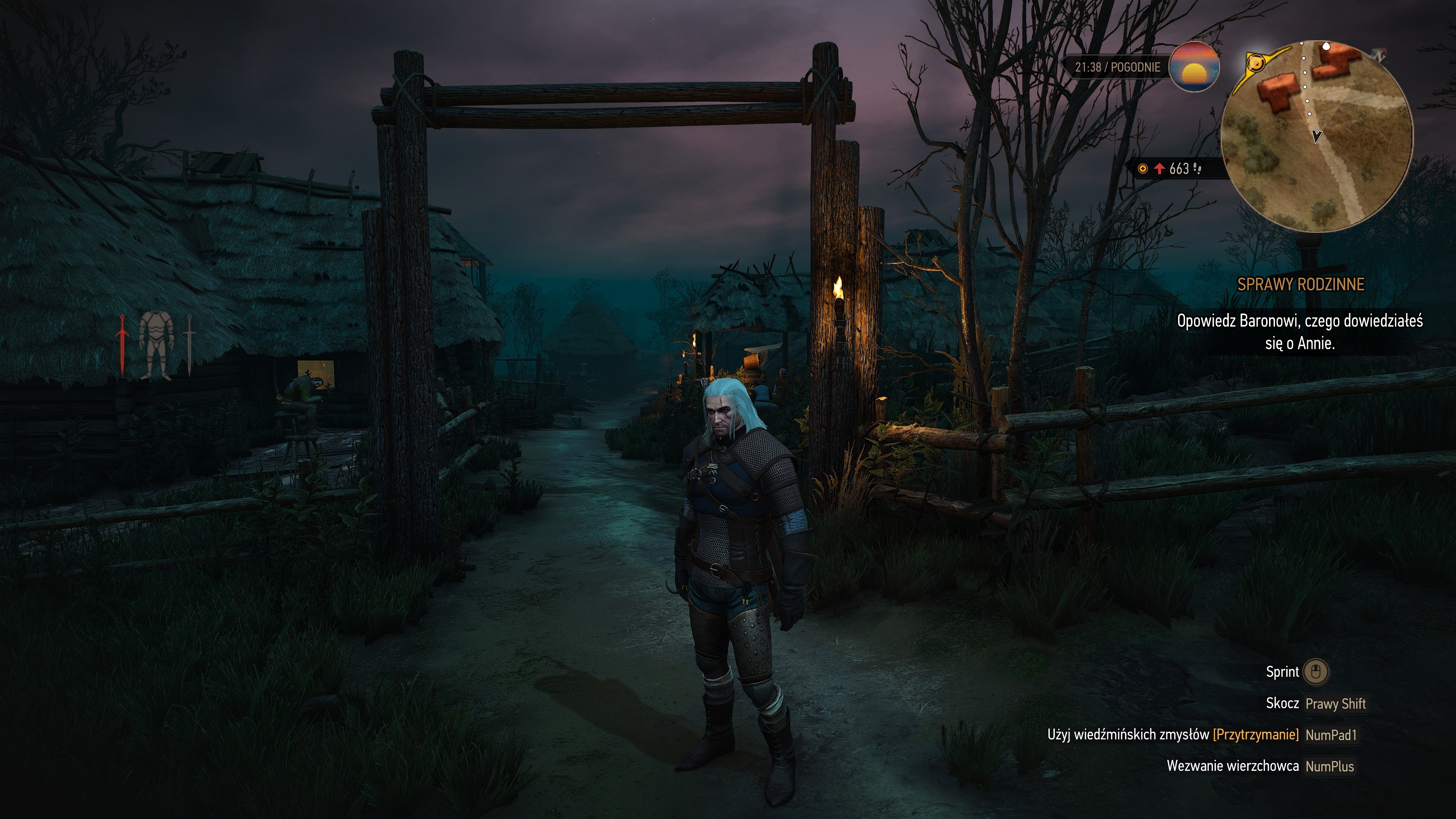This screenshot has height=819, width=1456.
Task: Select the Sprawy Rodzinne quest tracker
Action: point(1300,284)
